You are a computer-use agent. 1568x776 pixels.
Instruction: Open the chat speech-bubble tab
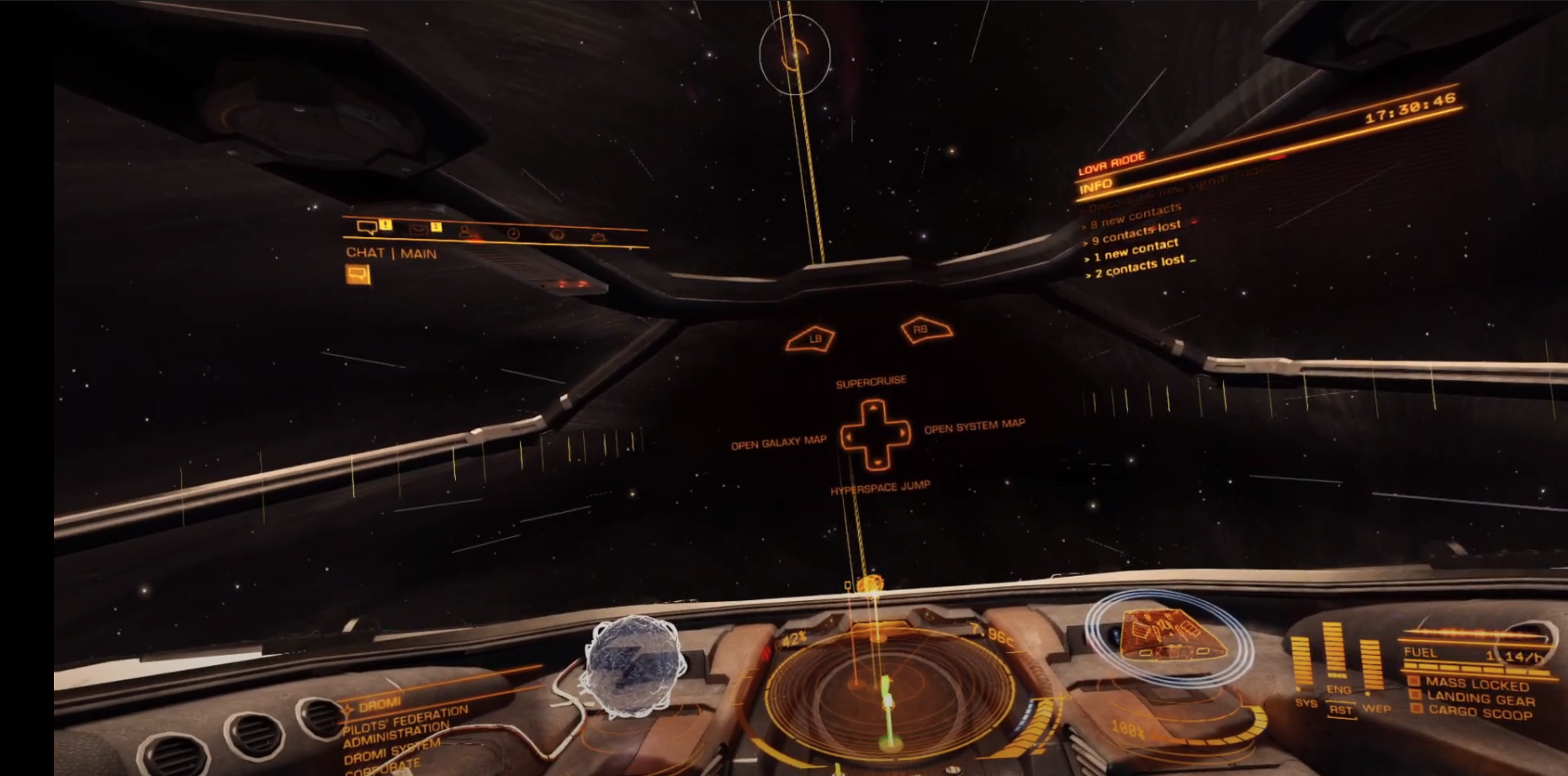coord(368,227)
